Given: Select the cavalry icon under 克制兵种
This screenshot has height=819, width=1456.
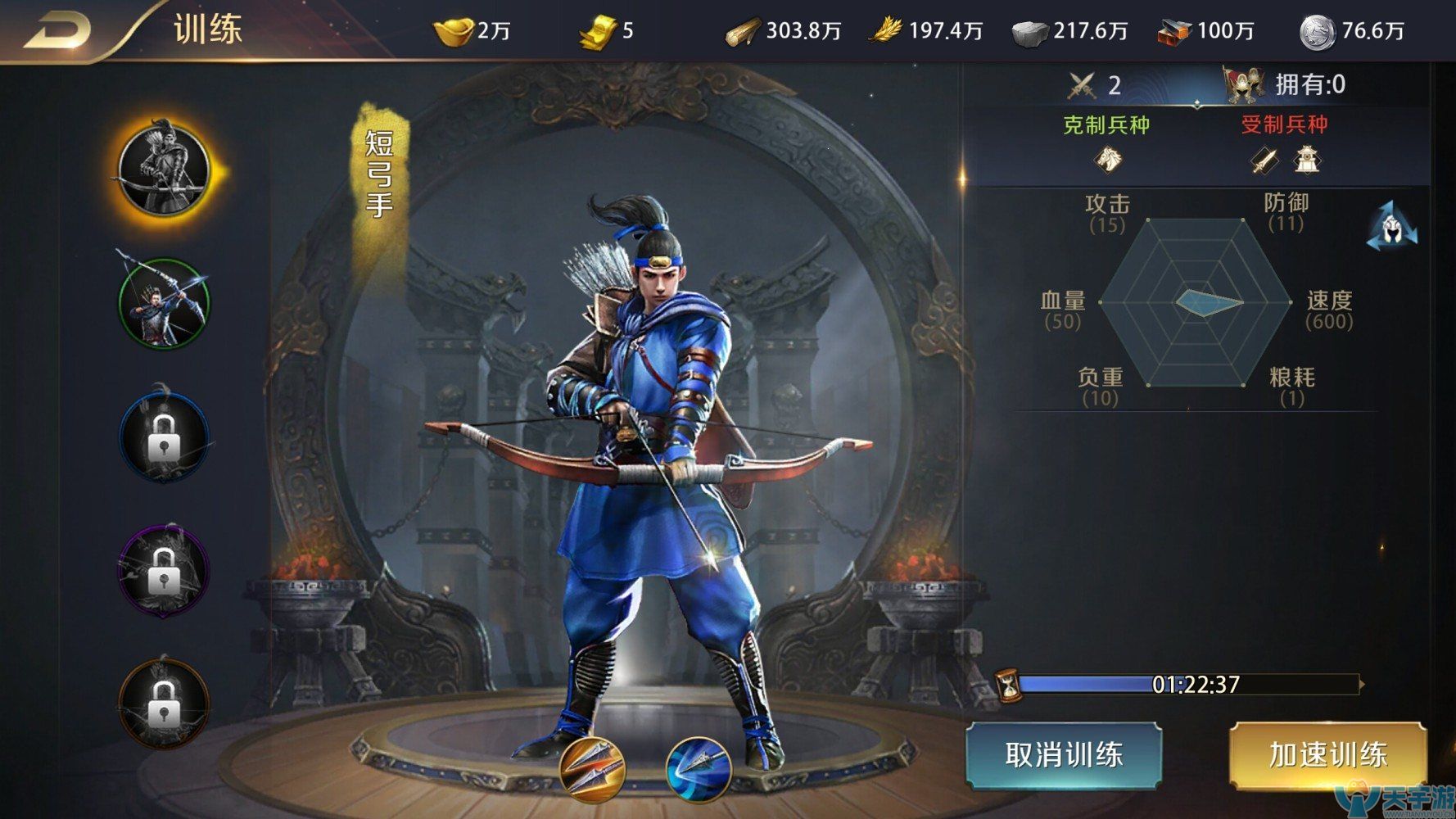Looking at the screenshot, I should 1107,160.
